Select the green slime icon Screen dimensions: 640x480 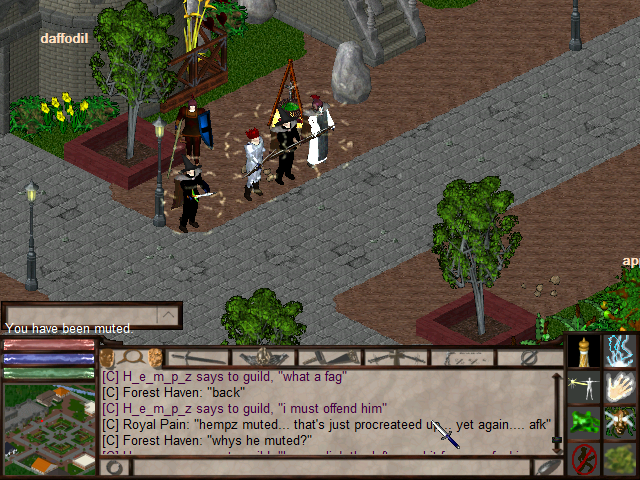[x=585, y=422]
